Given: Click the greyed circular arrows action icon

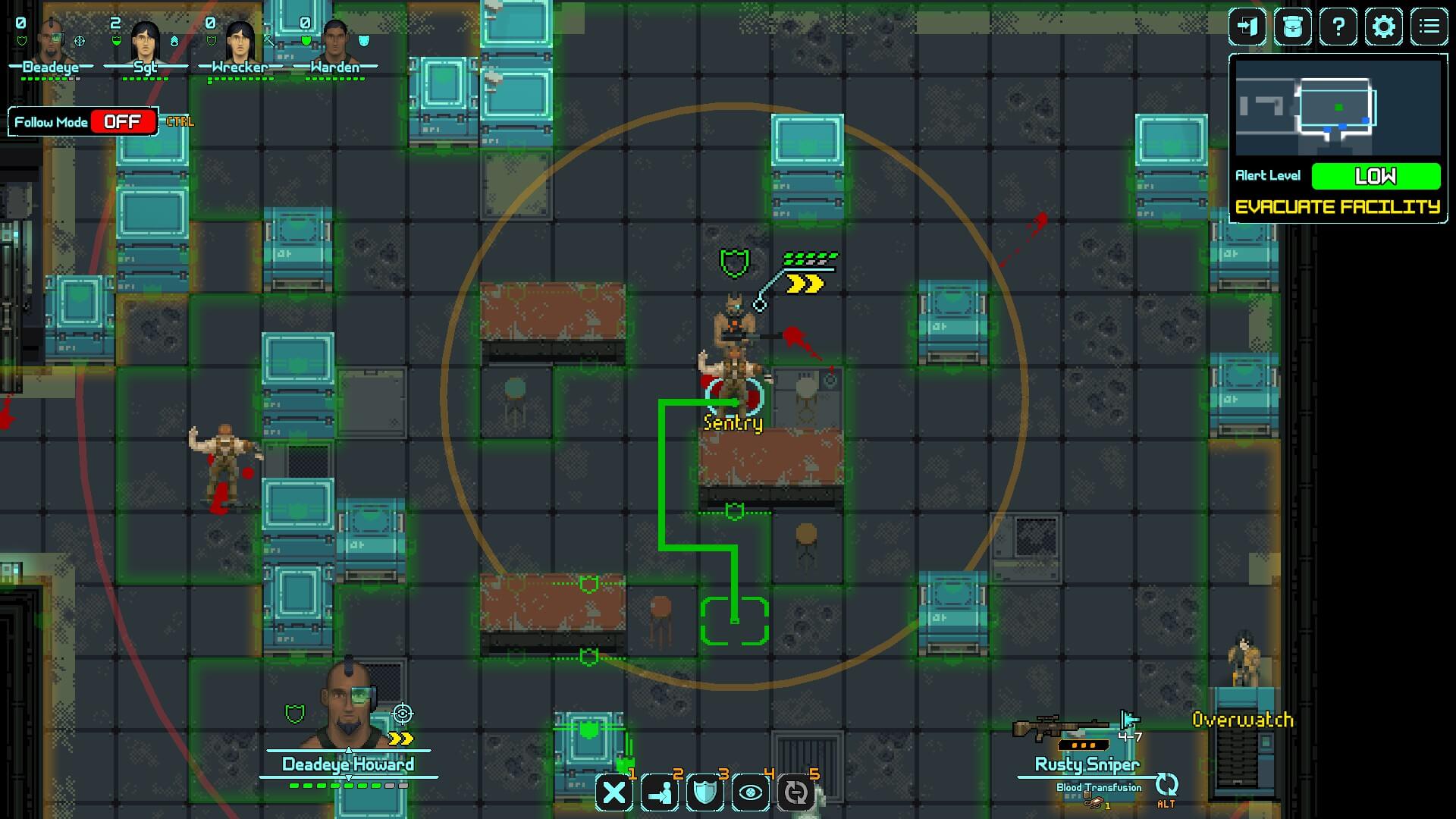Looking at the screenshot, I should tap(796, 793).
